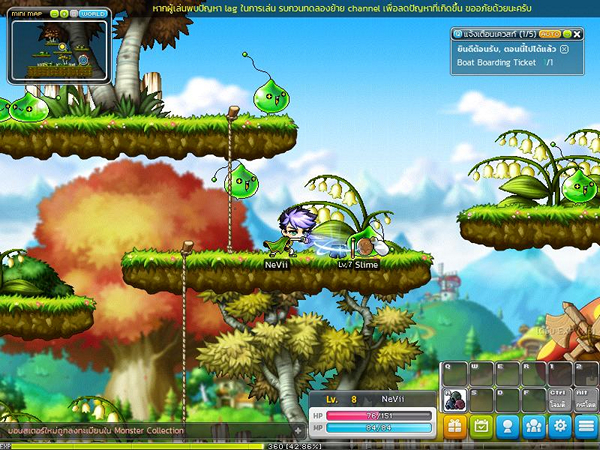The width and height of the screenshot is (600, 450).
Task: Open the World map from minimap
Action: point(93,14)
